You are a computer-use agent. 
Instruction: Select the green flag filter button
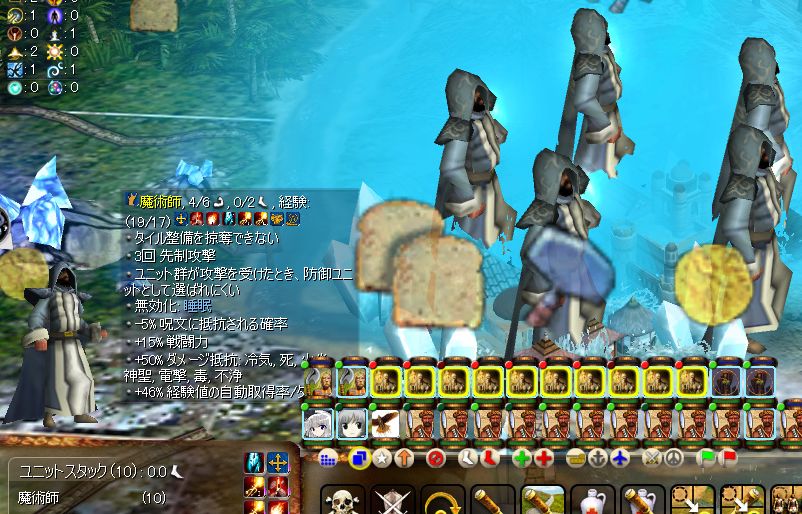coord(707,459)
